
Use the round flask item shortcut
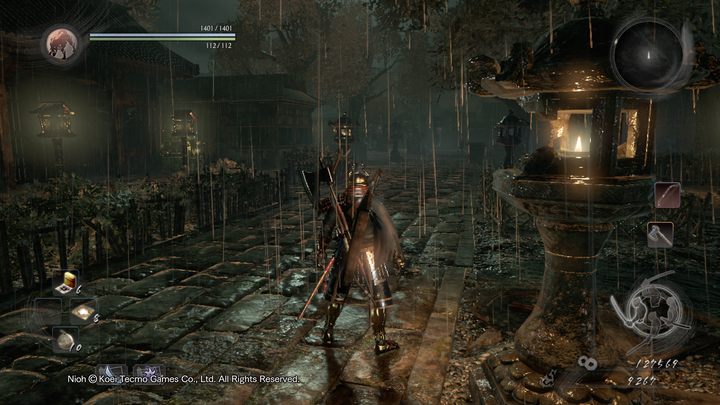point(65,340)
